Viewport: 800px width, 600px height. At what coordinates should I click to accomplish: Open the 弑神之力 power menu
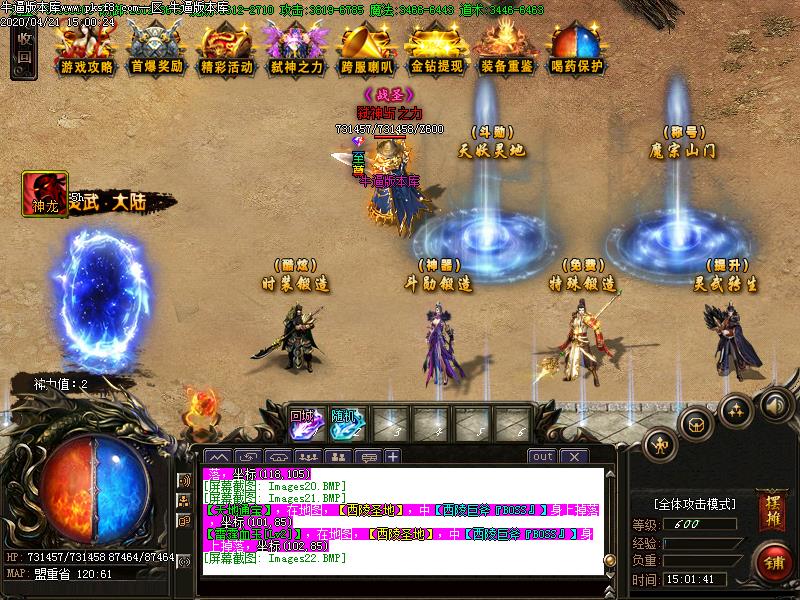coord(296,50)
